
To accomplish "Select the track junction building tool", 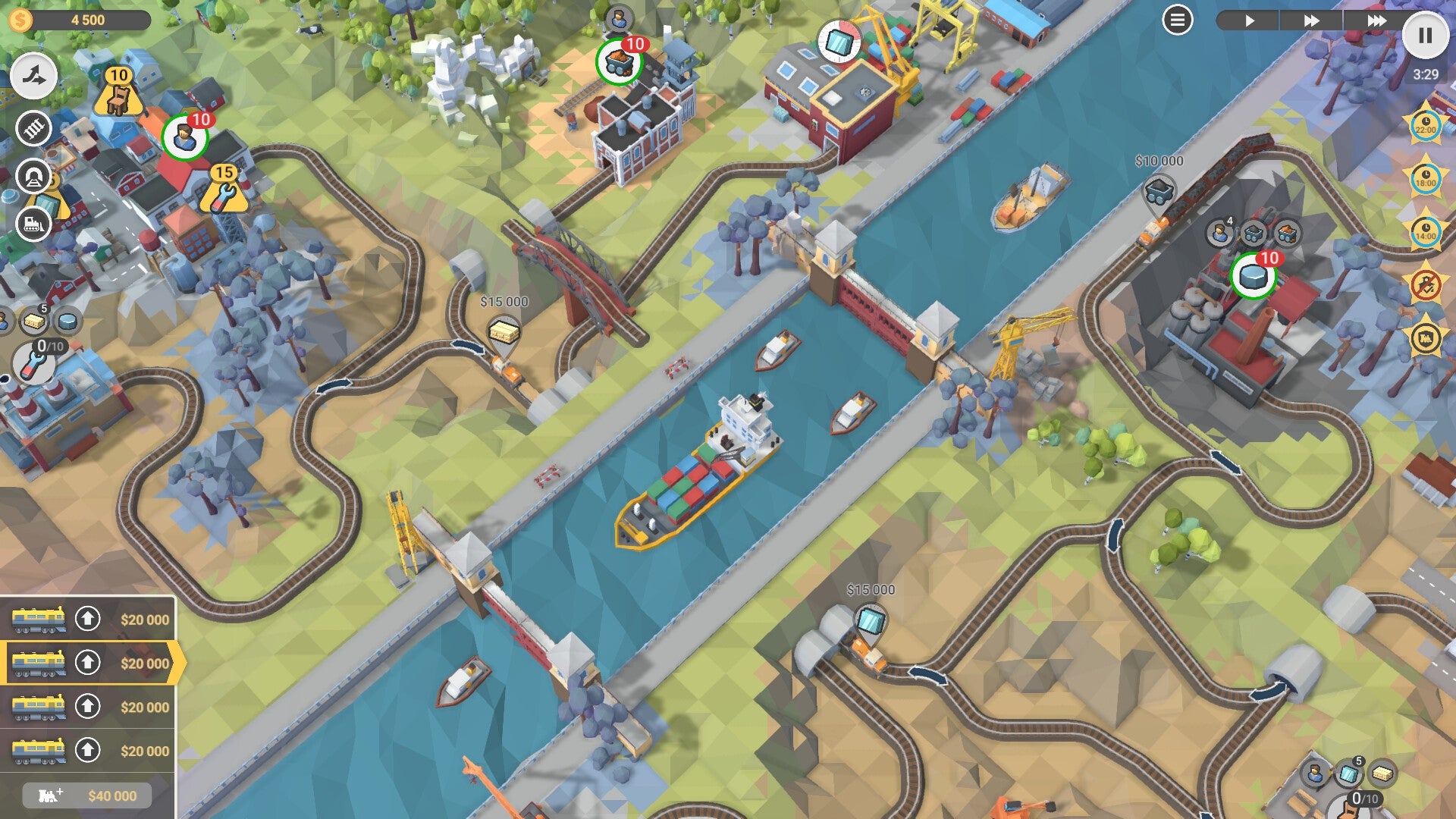I will pyautogui.click(x=34, y=77).
